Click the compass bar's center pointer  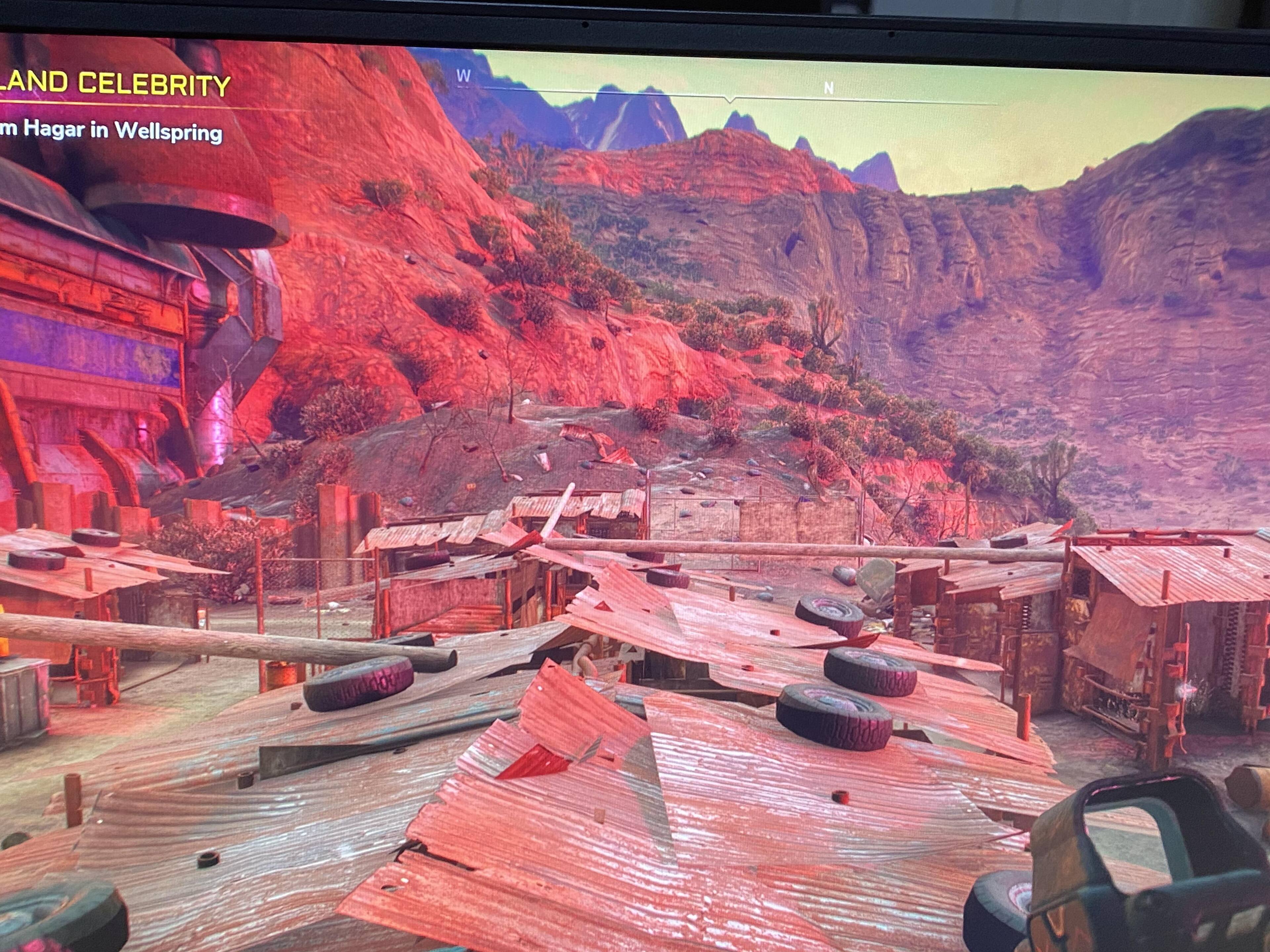click(730, 100)
